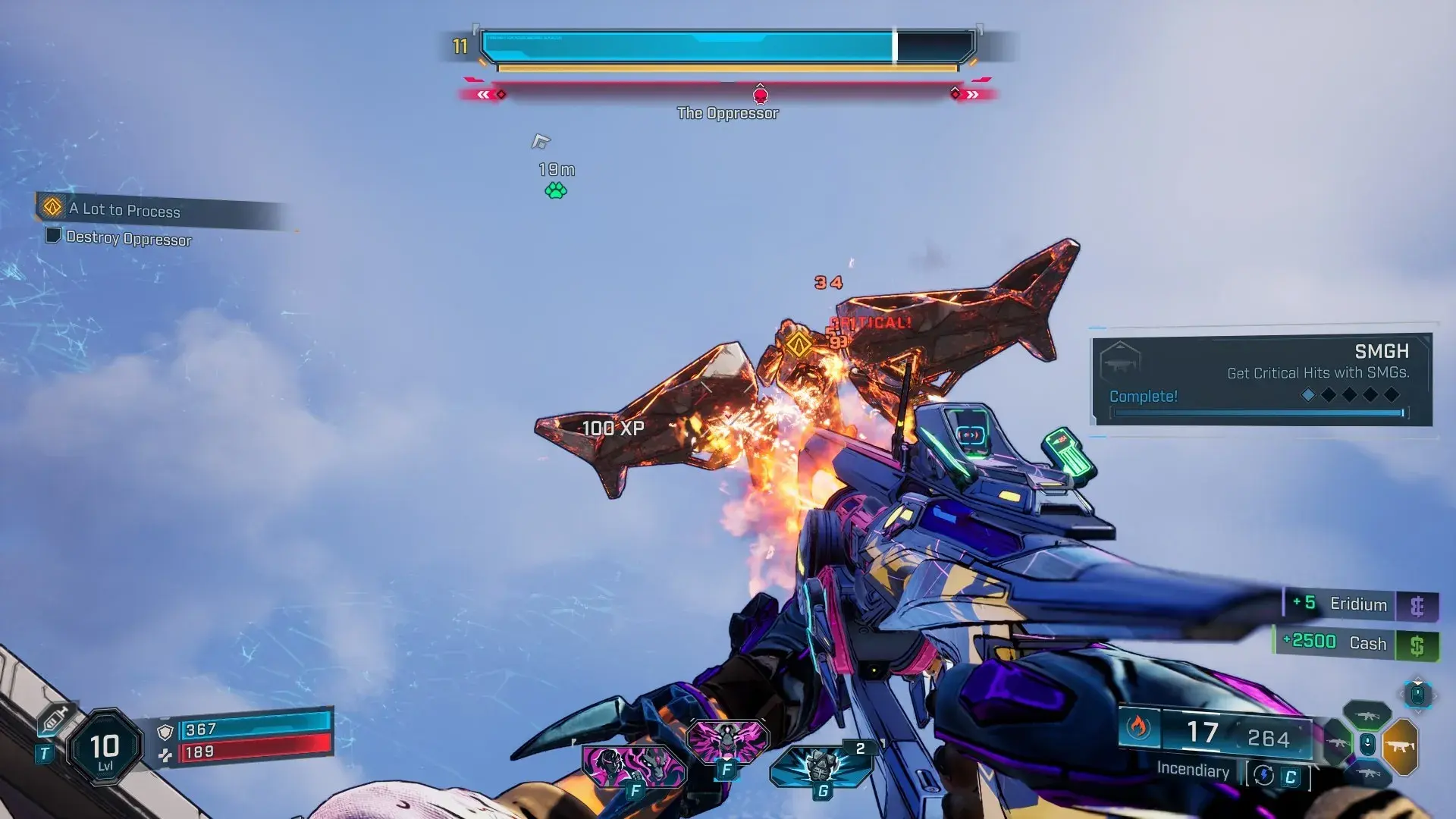This screenshot has width=1456, height=819.
Task: Toggle the lightning bolt mode-swap icon
Action: click(x=1263, y=775)
